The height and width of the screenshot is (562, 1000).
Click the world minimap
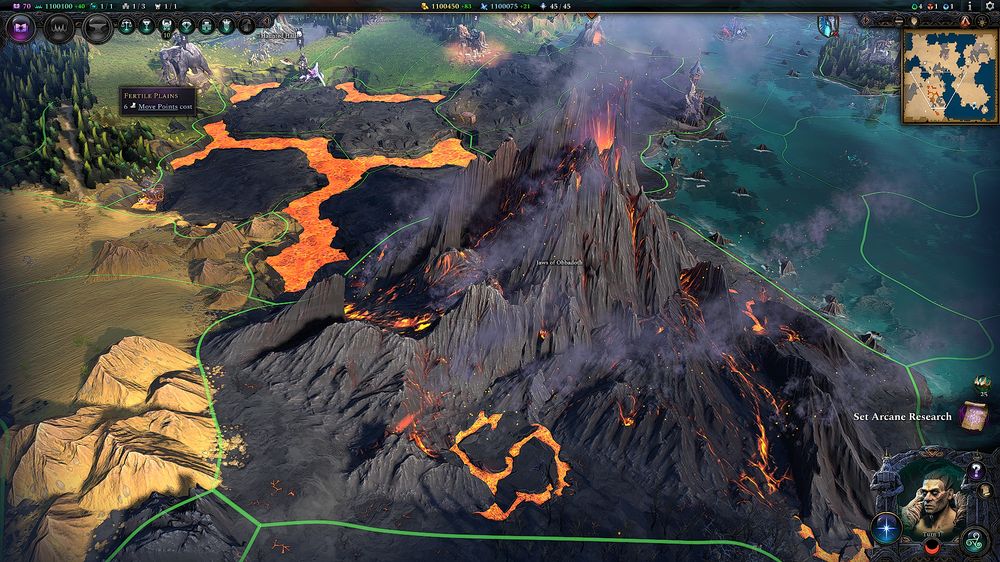pos(950,76)
